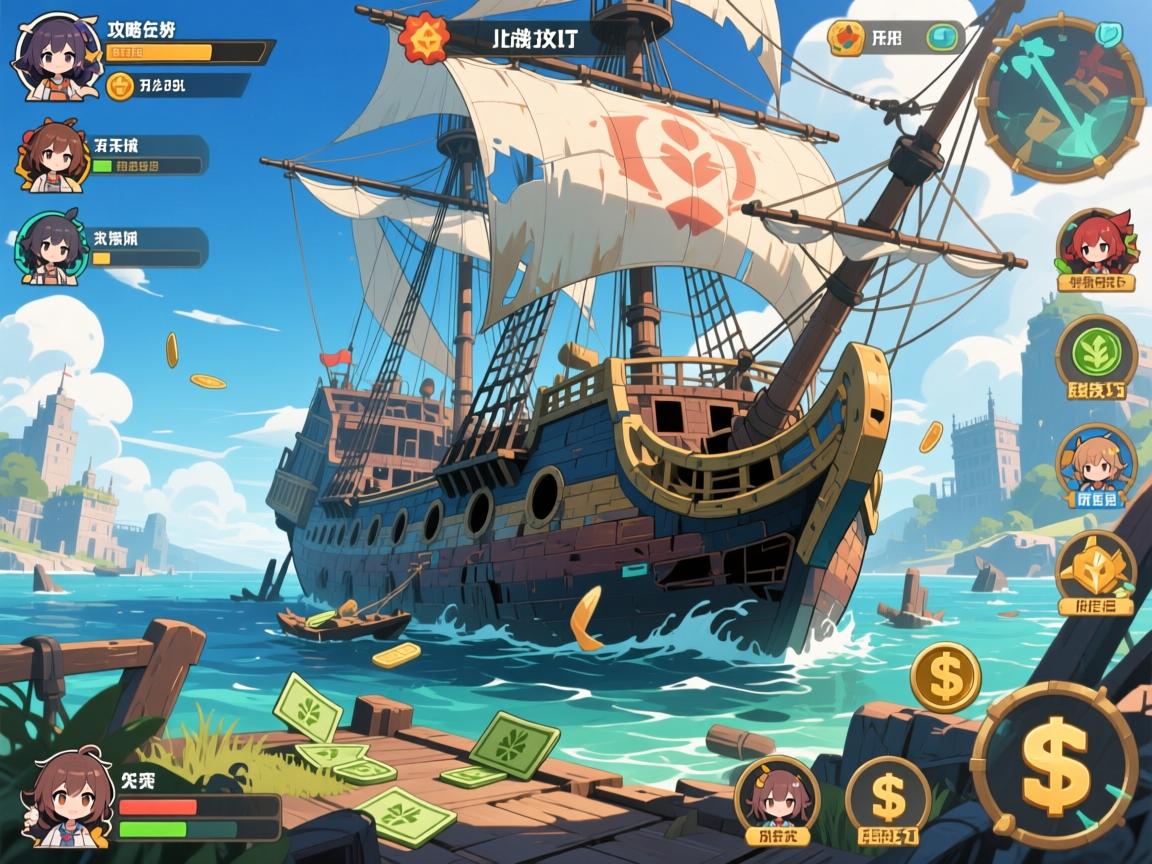Viewport: 1152px width, 864px height.
Task: Open the small dark dollar button with label
Action: 888,796
